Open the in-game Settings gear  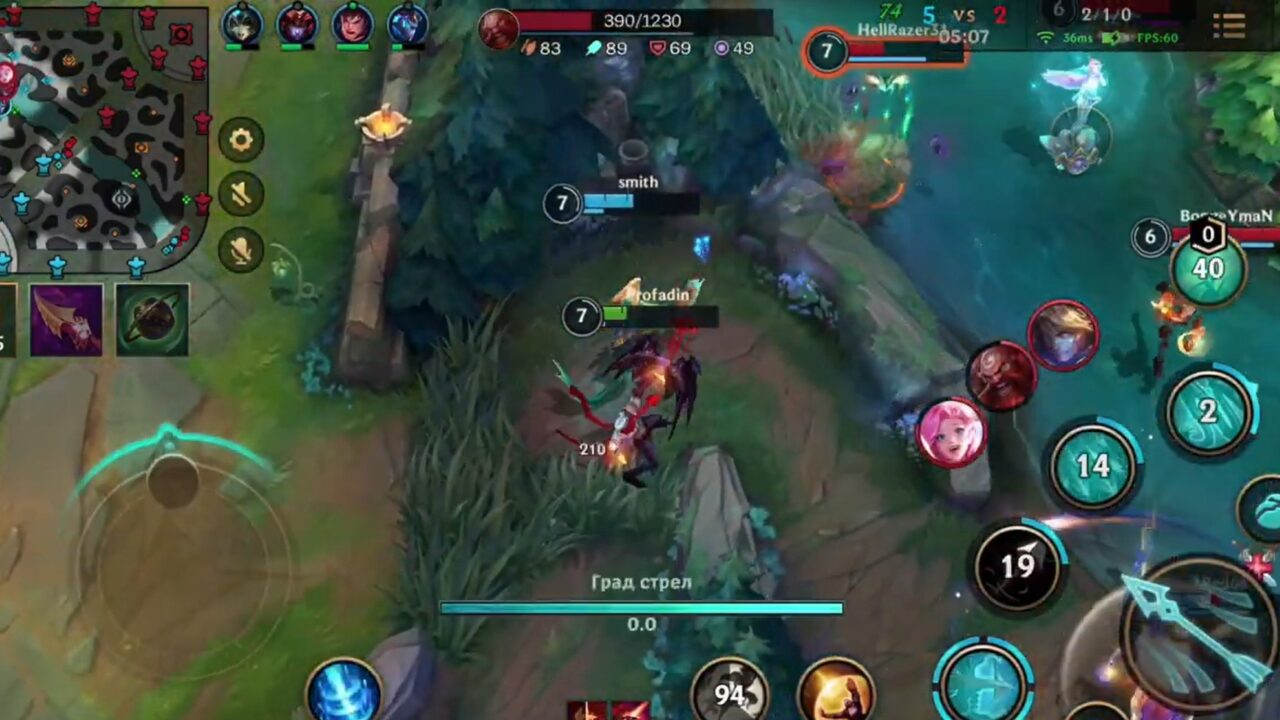coord(241,139)
